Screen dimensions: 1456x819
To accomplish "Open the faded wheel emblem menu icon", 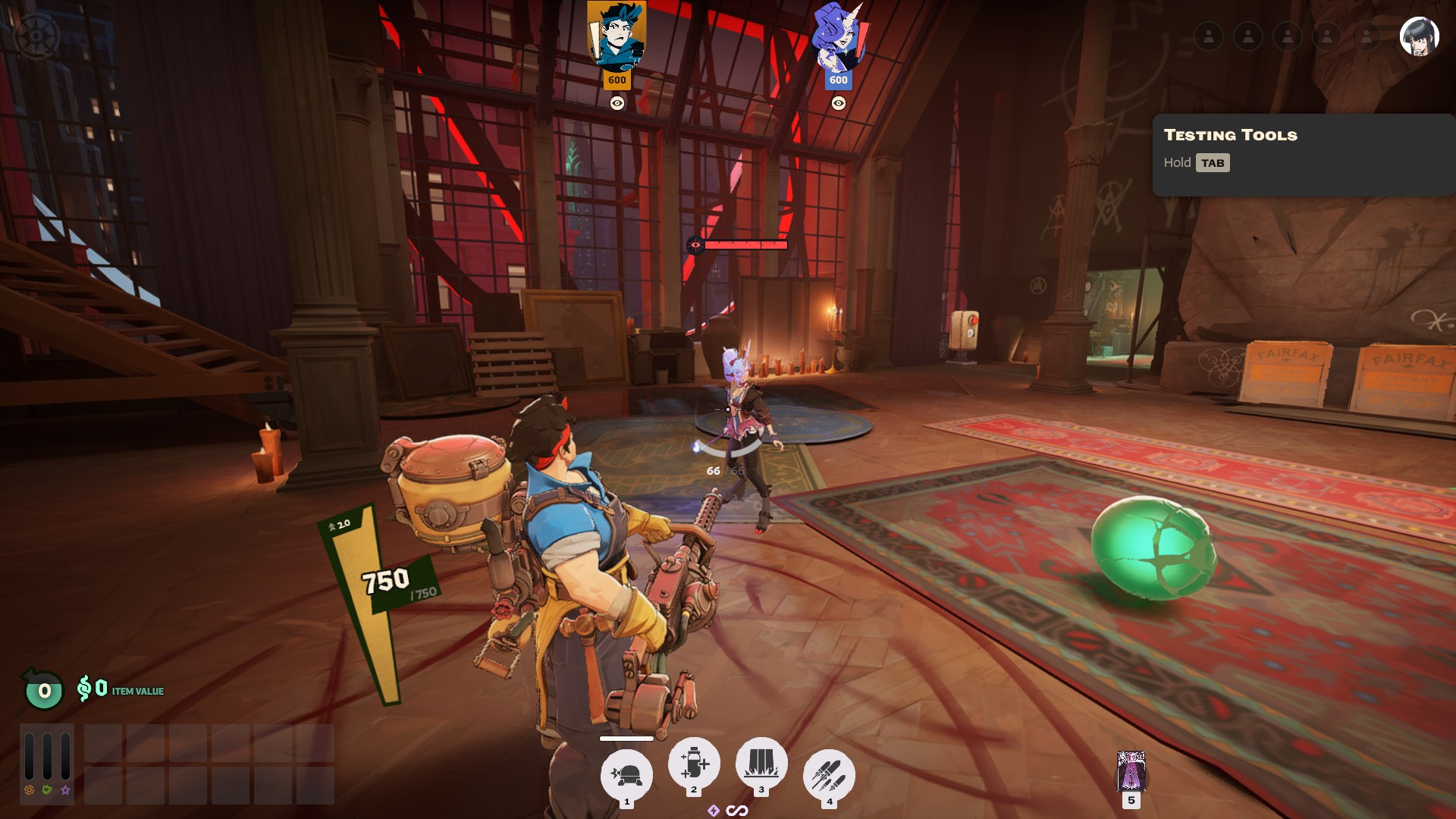I will point(36,36).
